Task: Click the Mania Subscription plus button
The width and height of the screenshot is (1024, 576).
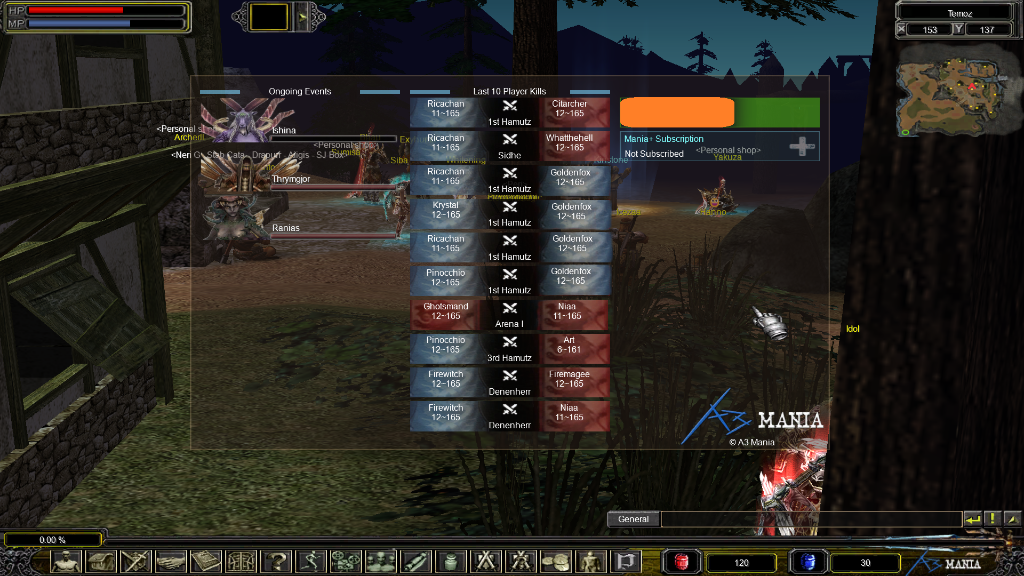Action: point(802,147)
